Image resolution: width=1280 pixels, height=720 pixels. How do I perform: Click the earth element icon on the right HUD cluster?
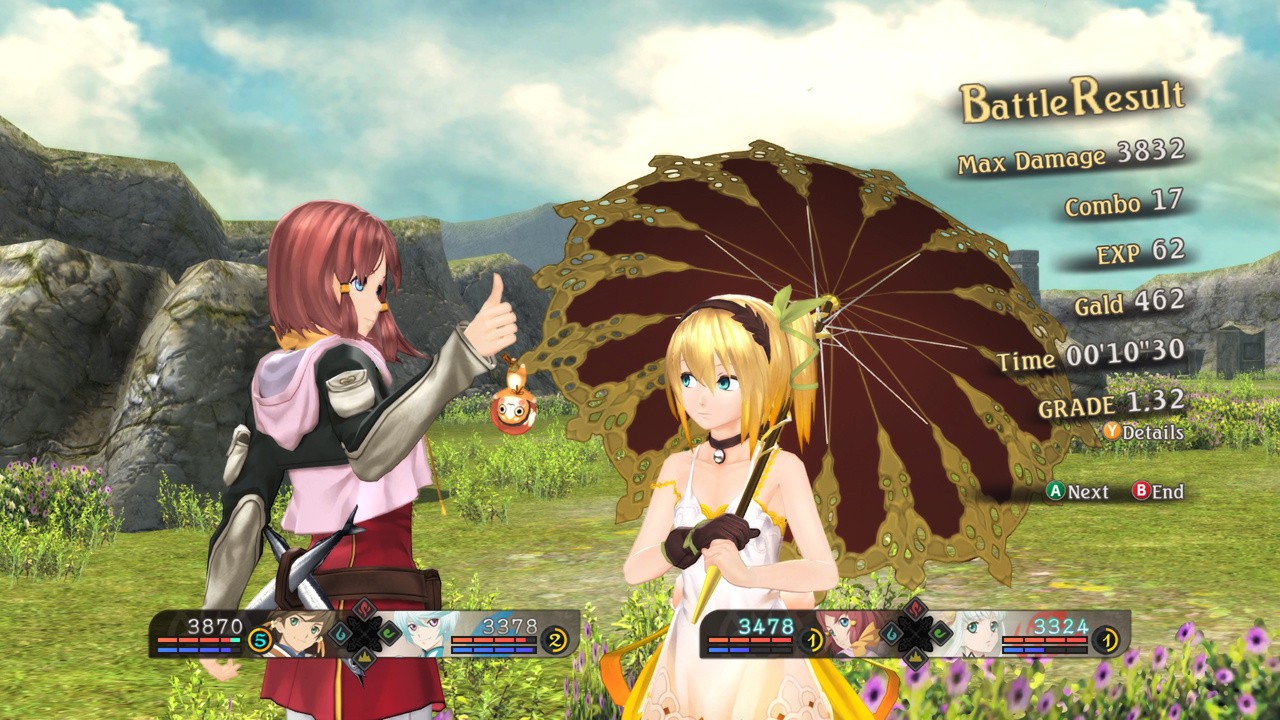tap(916, 660)
